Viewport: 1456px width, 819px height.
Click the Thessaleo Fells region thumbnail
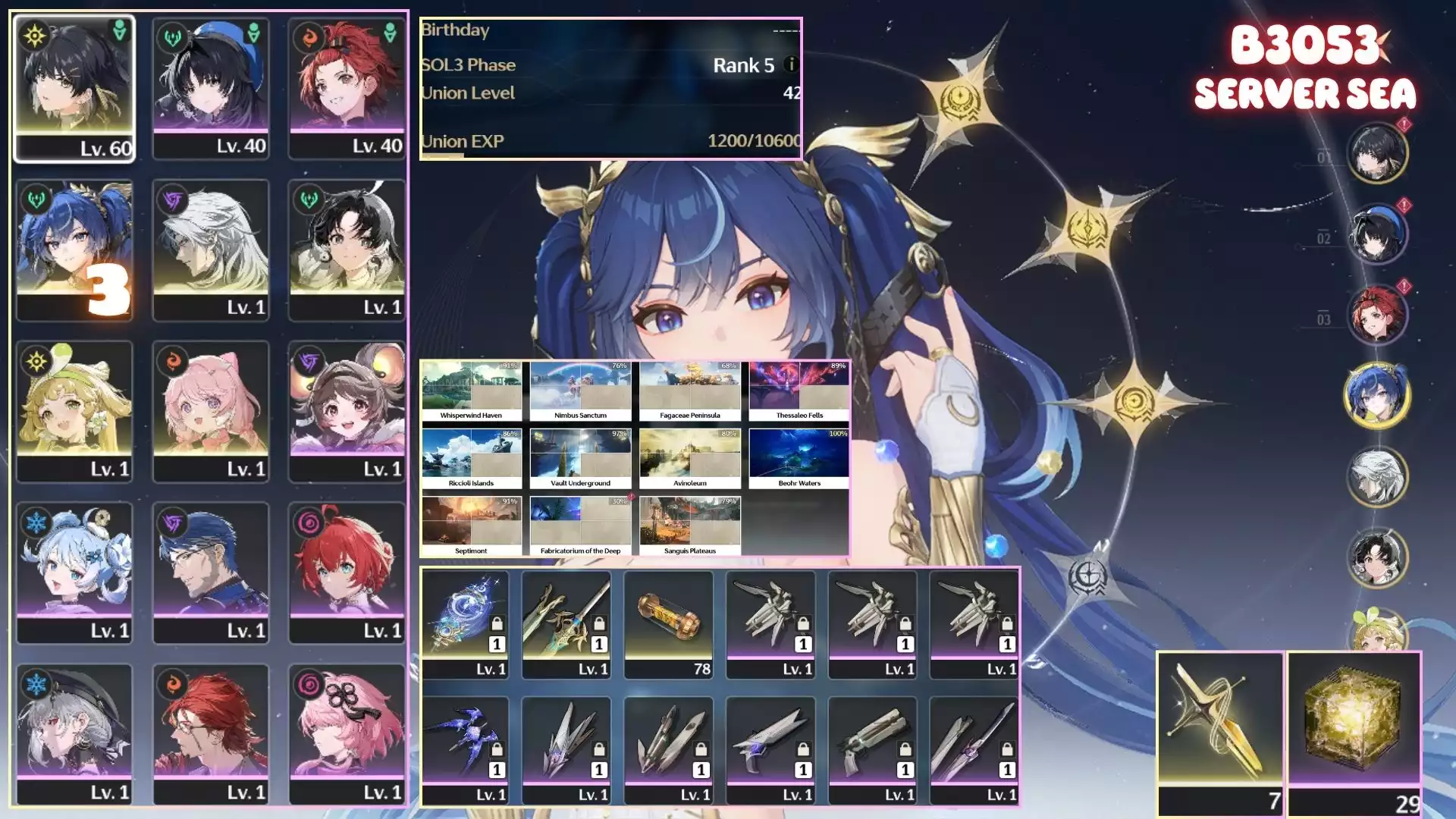799,391
